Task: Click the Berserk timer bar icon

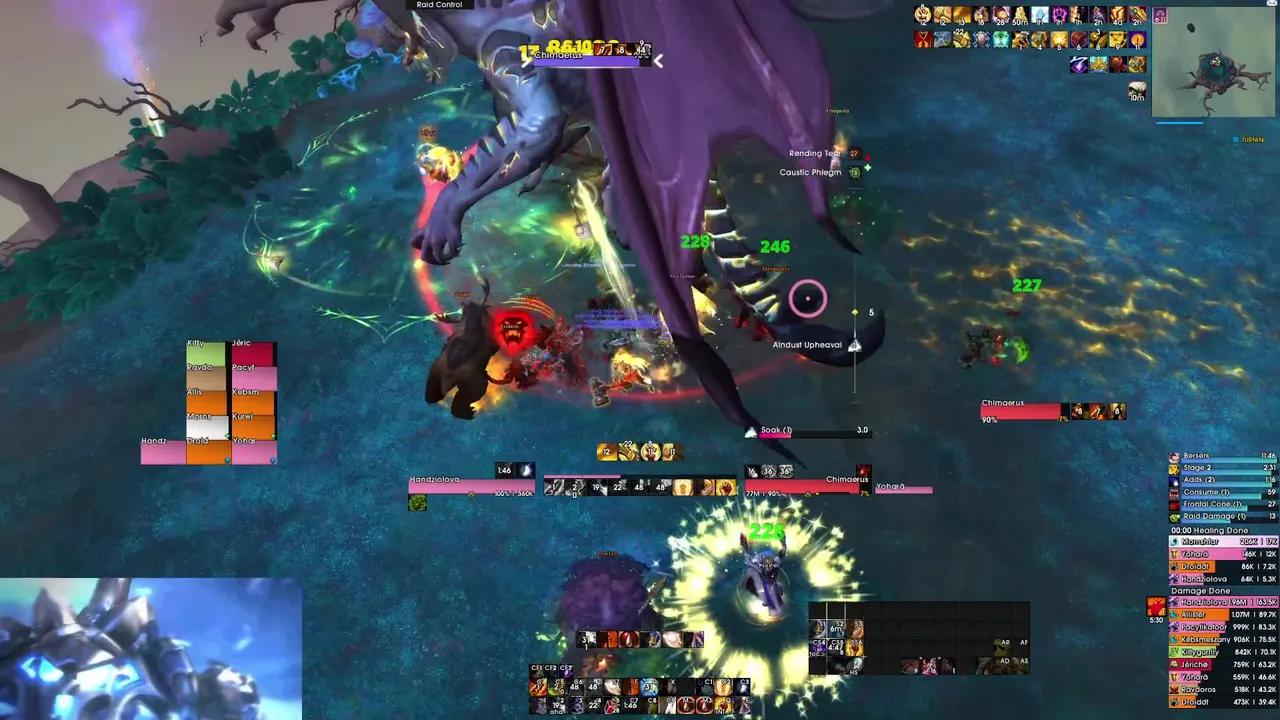Action: pyautogui.click(x=1174, y=457)
